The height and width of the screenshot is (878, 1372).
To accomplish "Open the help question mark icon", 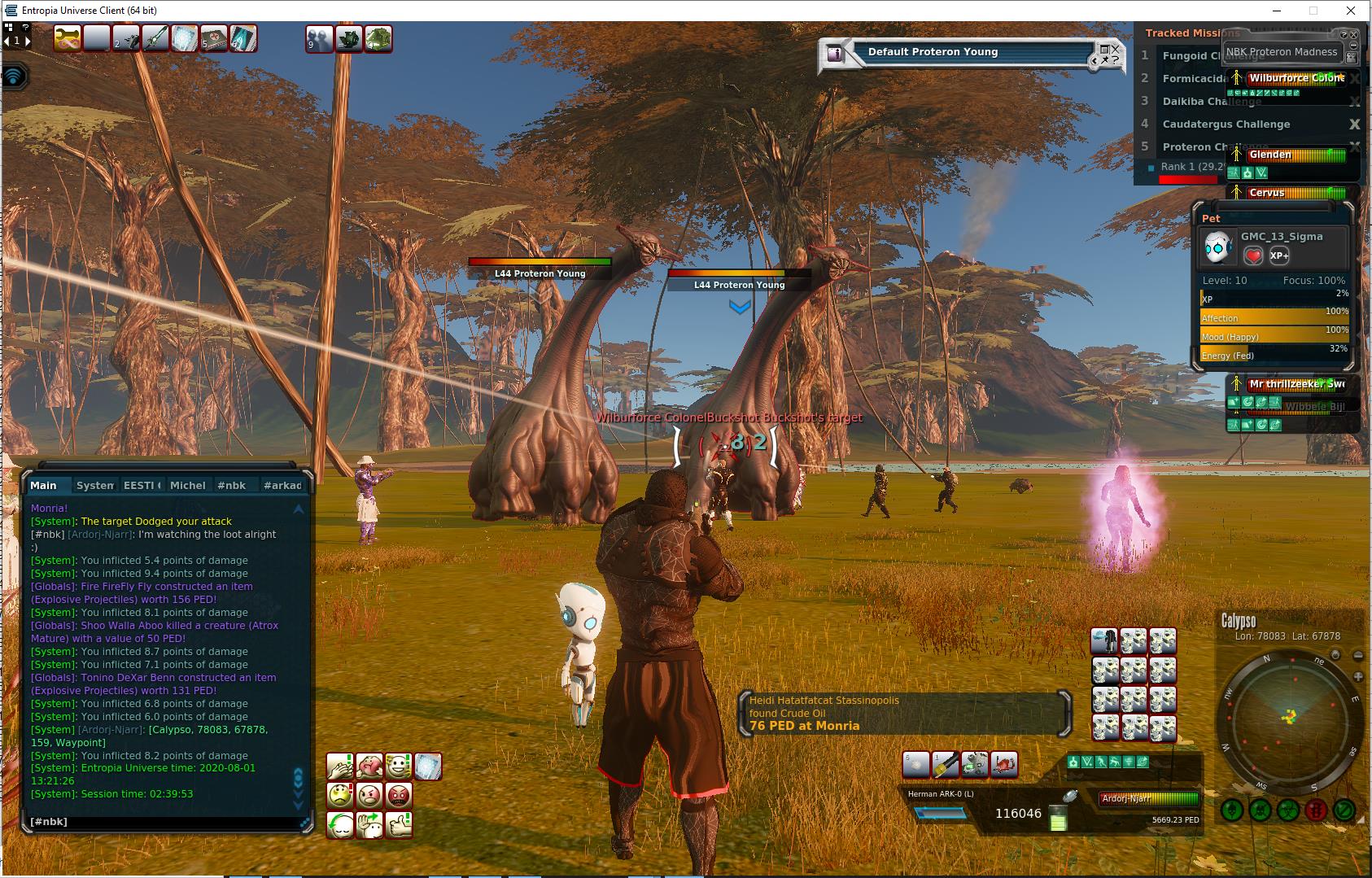I will 26,27.
